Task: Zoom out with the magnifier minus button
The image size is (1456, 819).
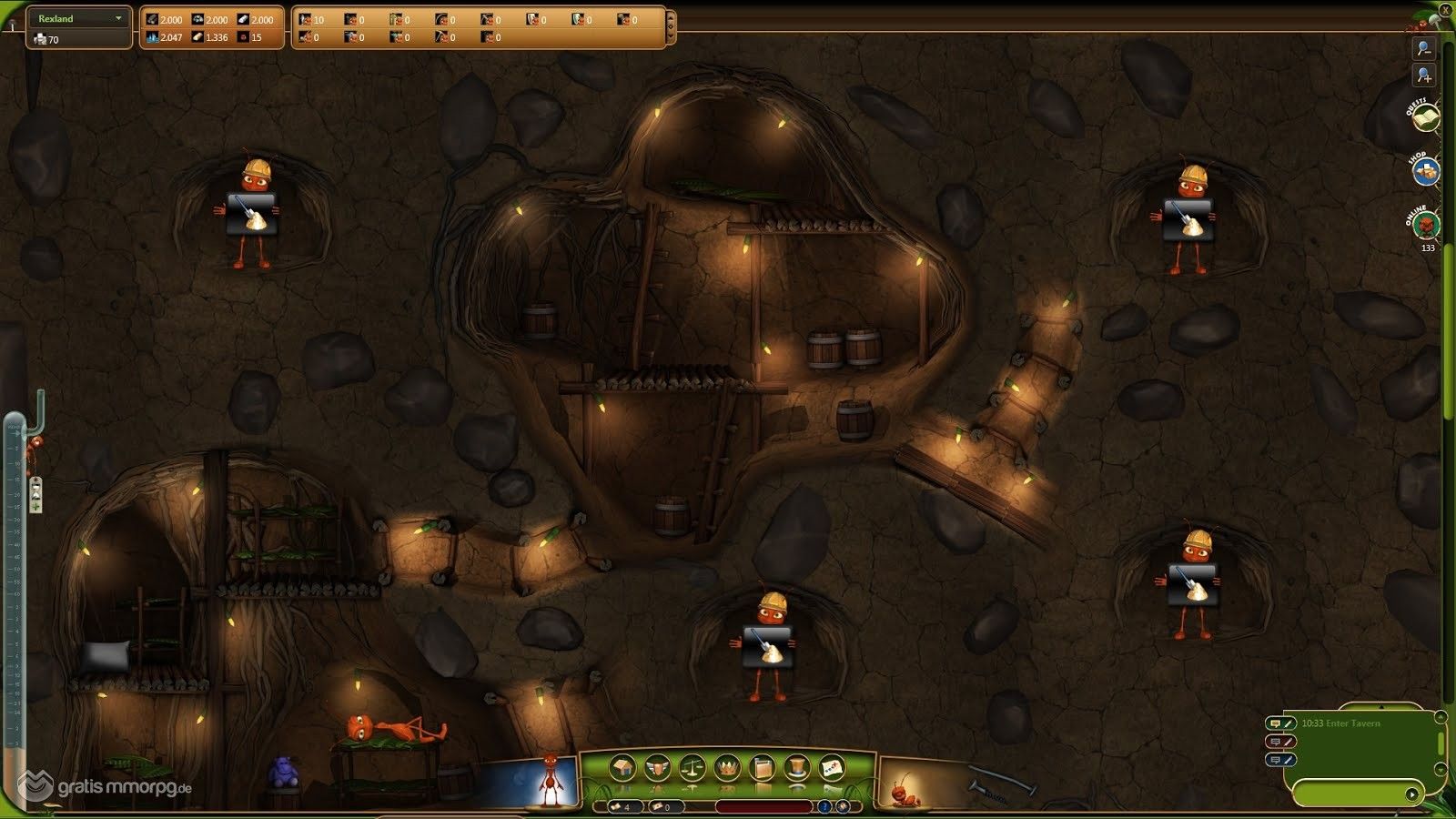Action: click(1424, 48)
